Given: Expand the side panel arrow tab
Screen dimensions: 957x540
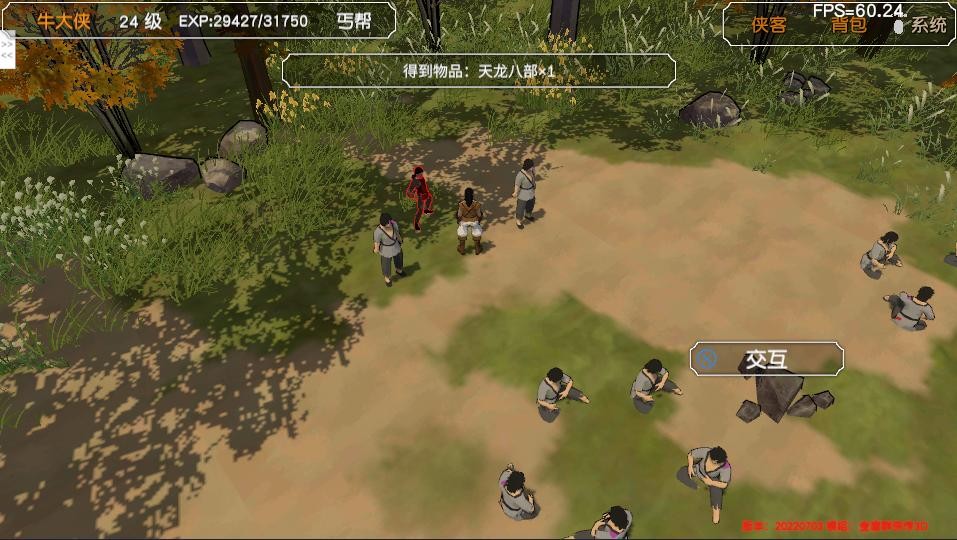Looking at the screenshot, I should coord(6,50).
